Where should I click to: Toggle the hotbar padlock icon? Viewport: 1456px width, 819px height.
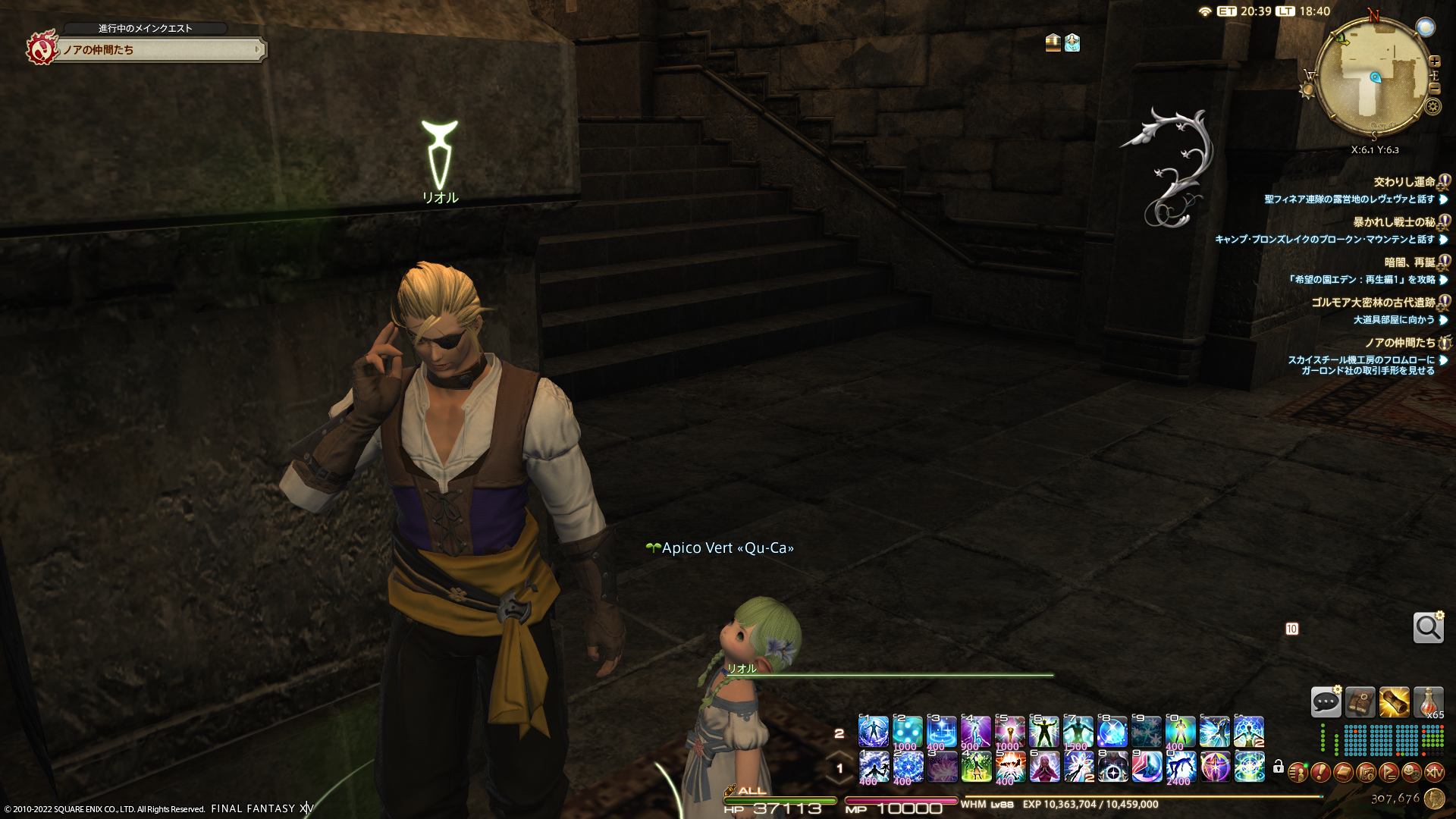[x=1279, y=767]
